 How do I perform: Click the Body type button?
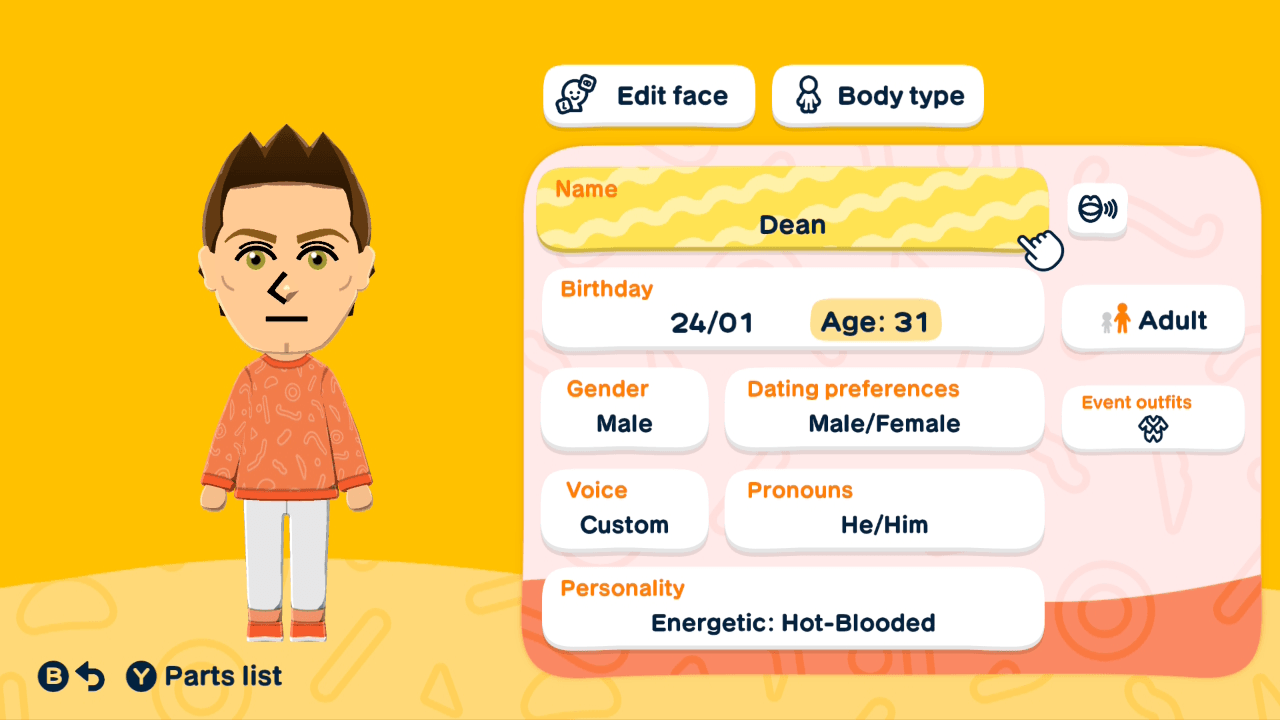pyautogui.click(x=877, y=95)
